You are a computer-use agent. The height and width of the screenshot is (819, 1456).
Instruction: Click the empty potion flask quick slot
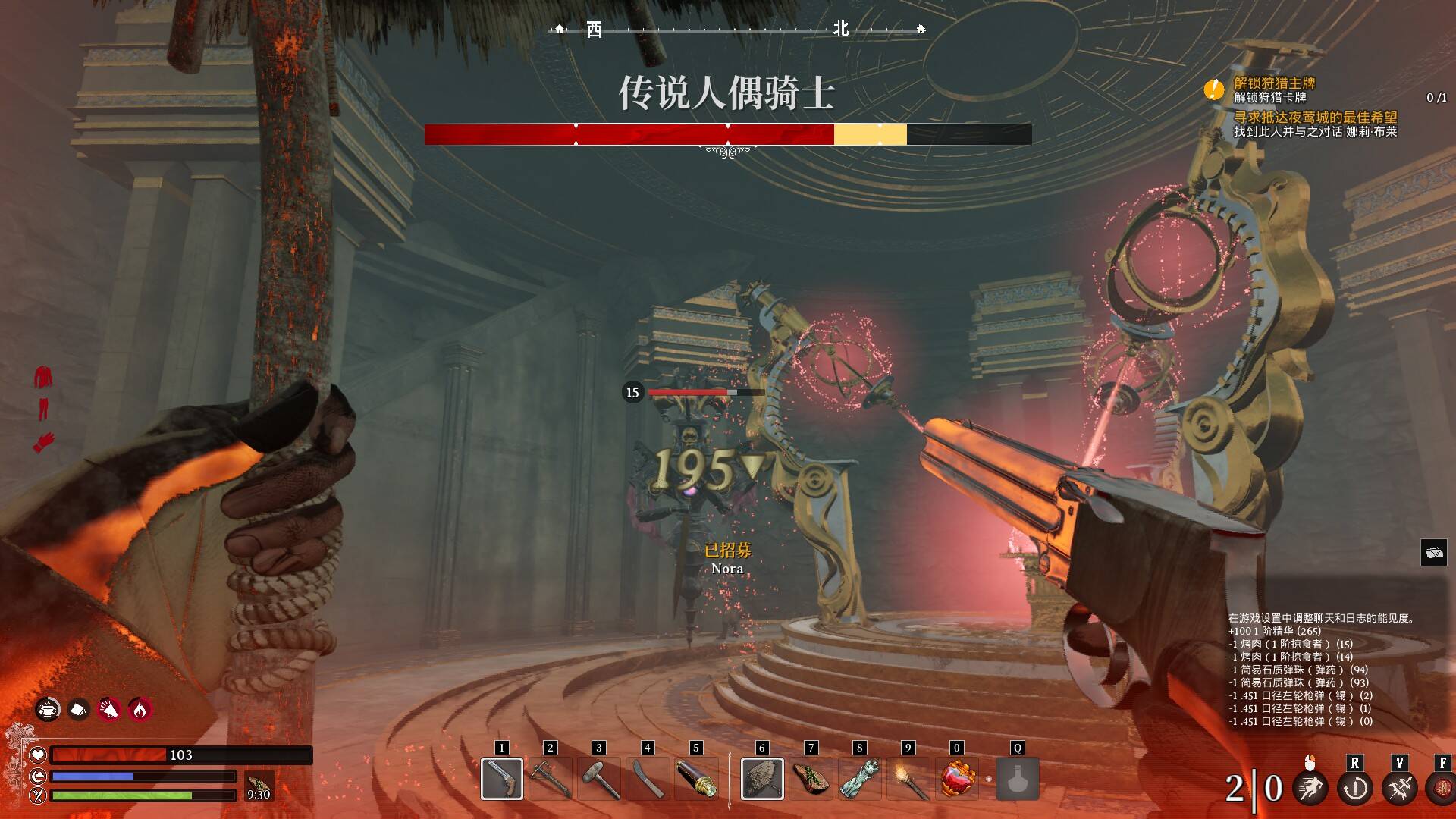coord(1017,778)
